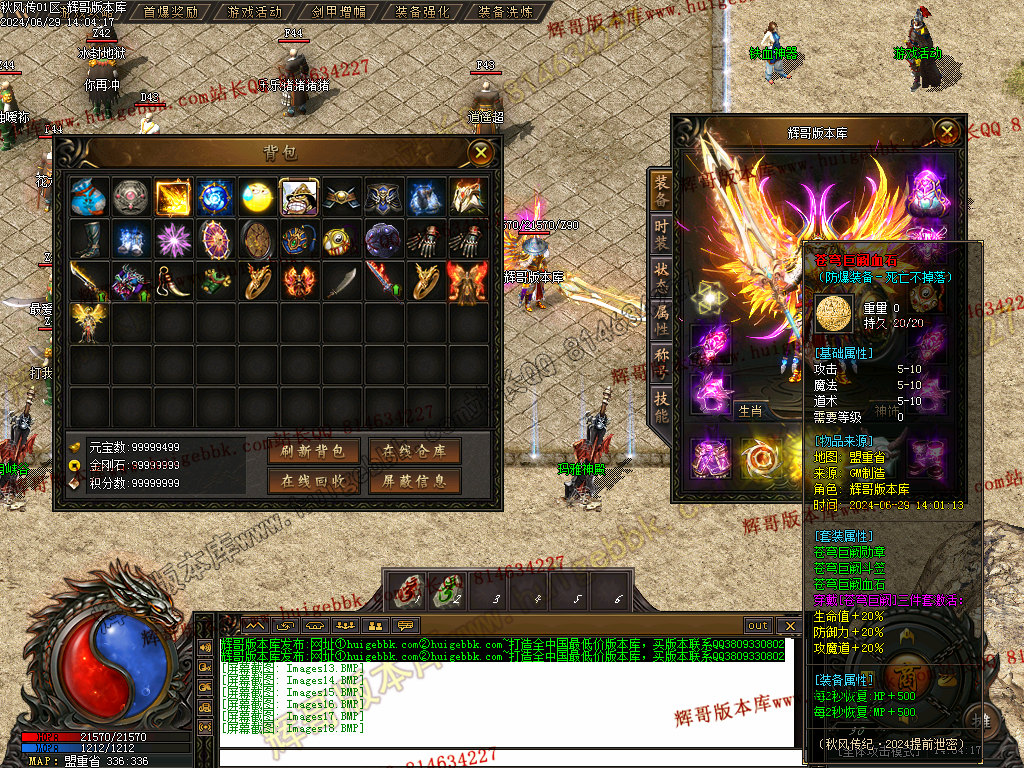This screenshot has height=768, width=1024.
Task: Click the 屏蔽信息 block info button
Action: [x=414, y=481]
